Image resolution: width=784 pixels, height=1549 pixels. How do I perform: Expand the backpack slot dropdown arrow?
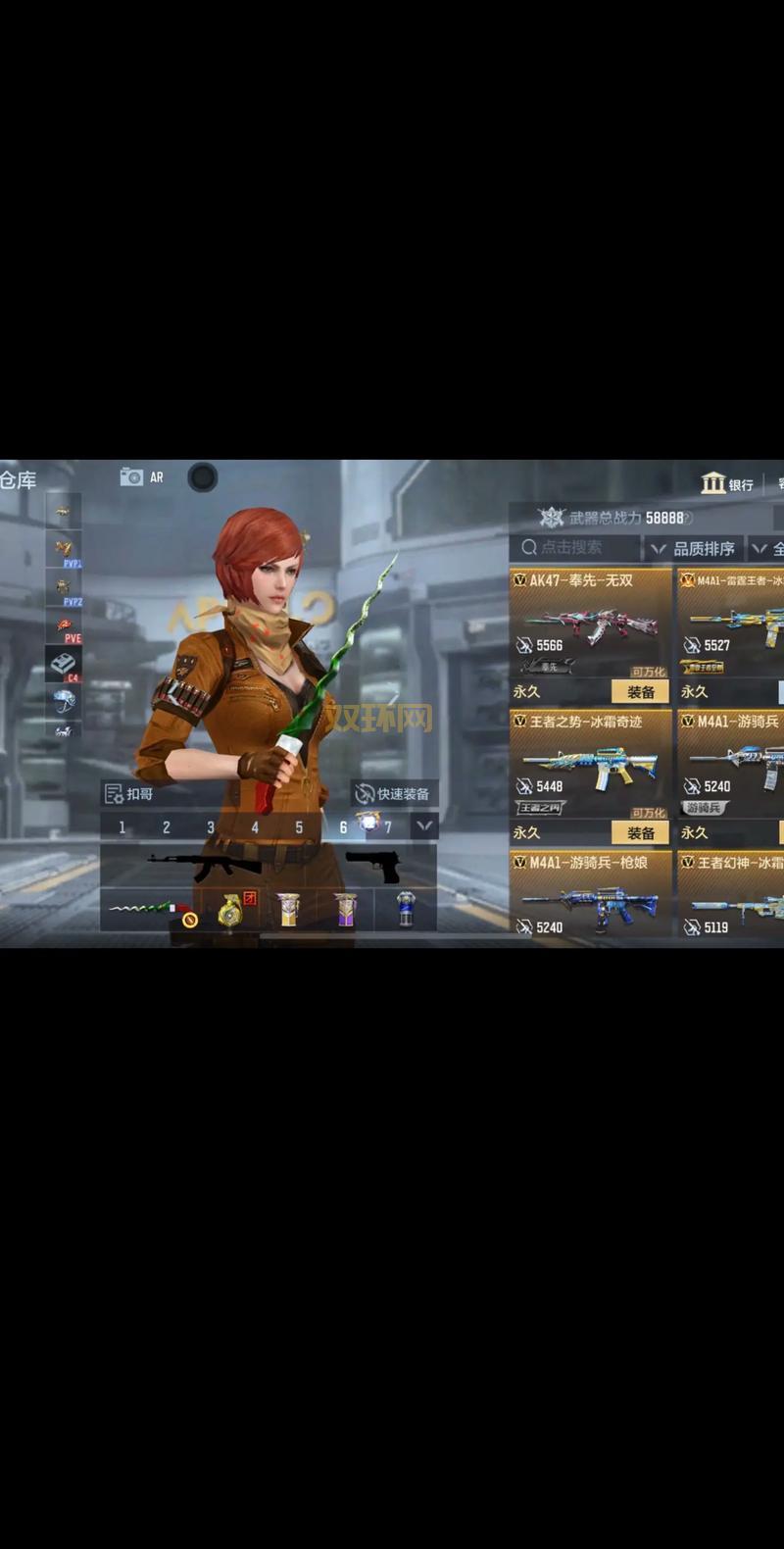[424, 826]
